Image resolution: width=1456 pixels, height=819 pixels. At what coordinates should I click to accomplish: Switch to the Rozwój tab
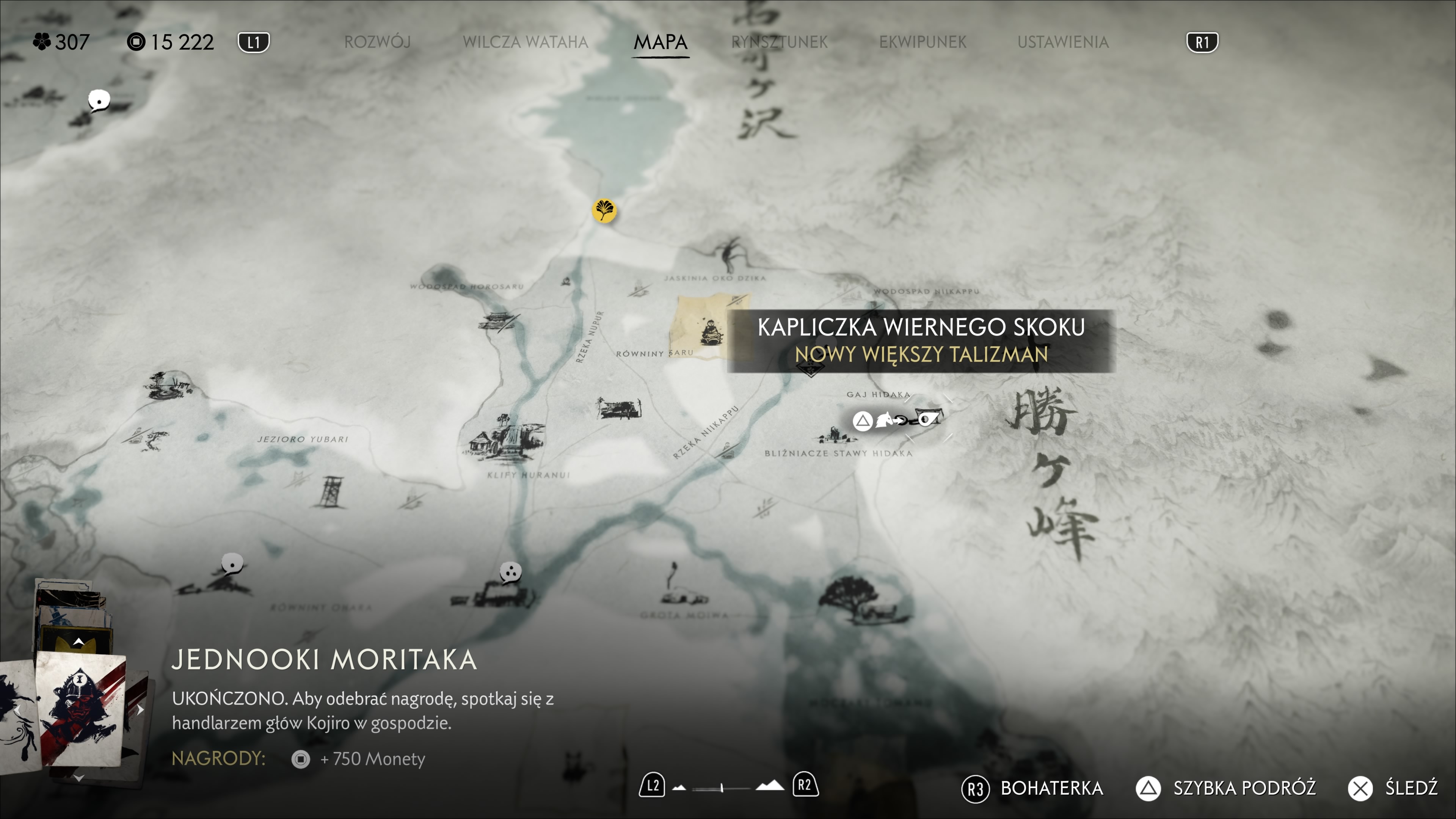[377, 42]
